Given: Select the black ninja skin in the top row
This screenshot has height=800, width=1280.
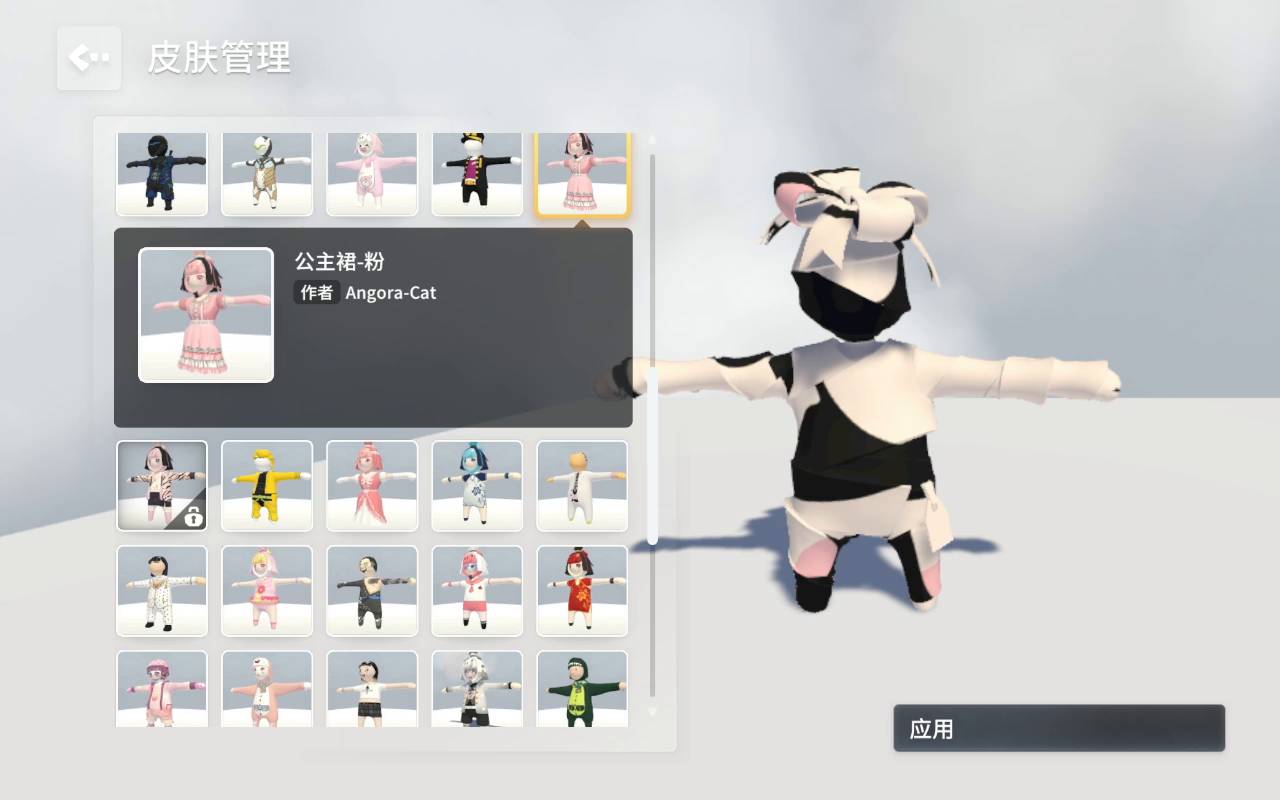Looking at the screenshot, I should (x=162, y=172).
